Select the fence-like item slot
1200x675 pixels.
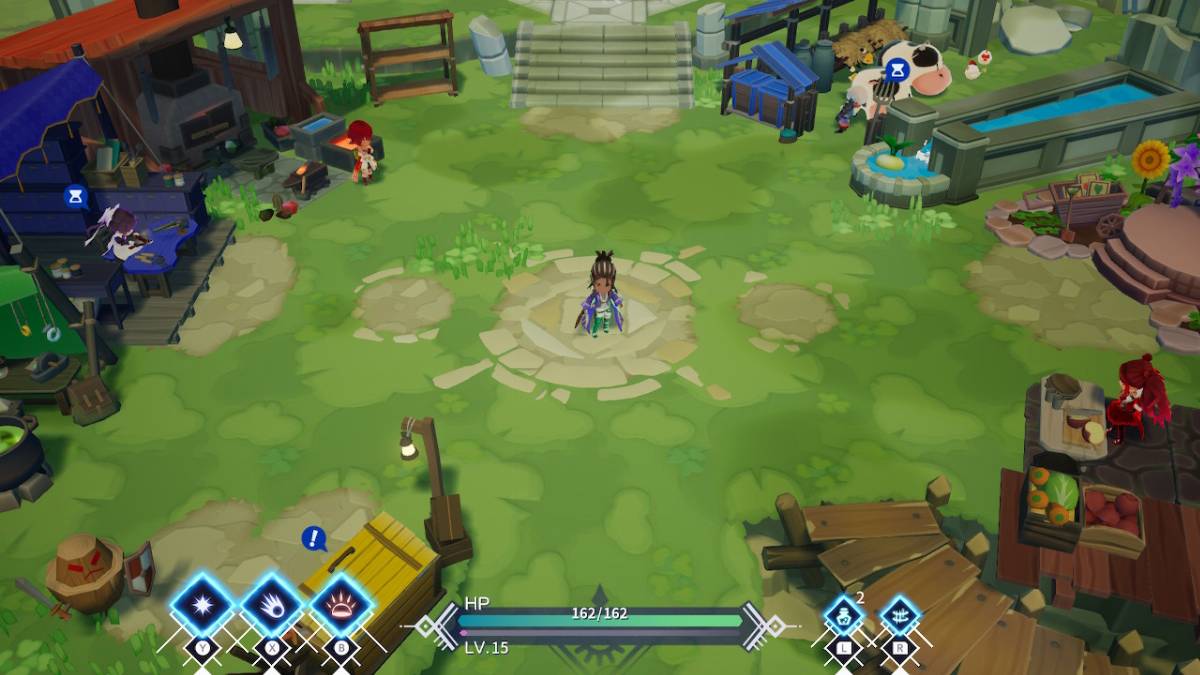[899, 616]
